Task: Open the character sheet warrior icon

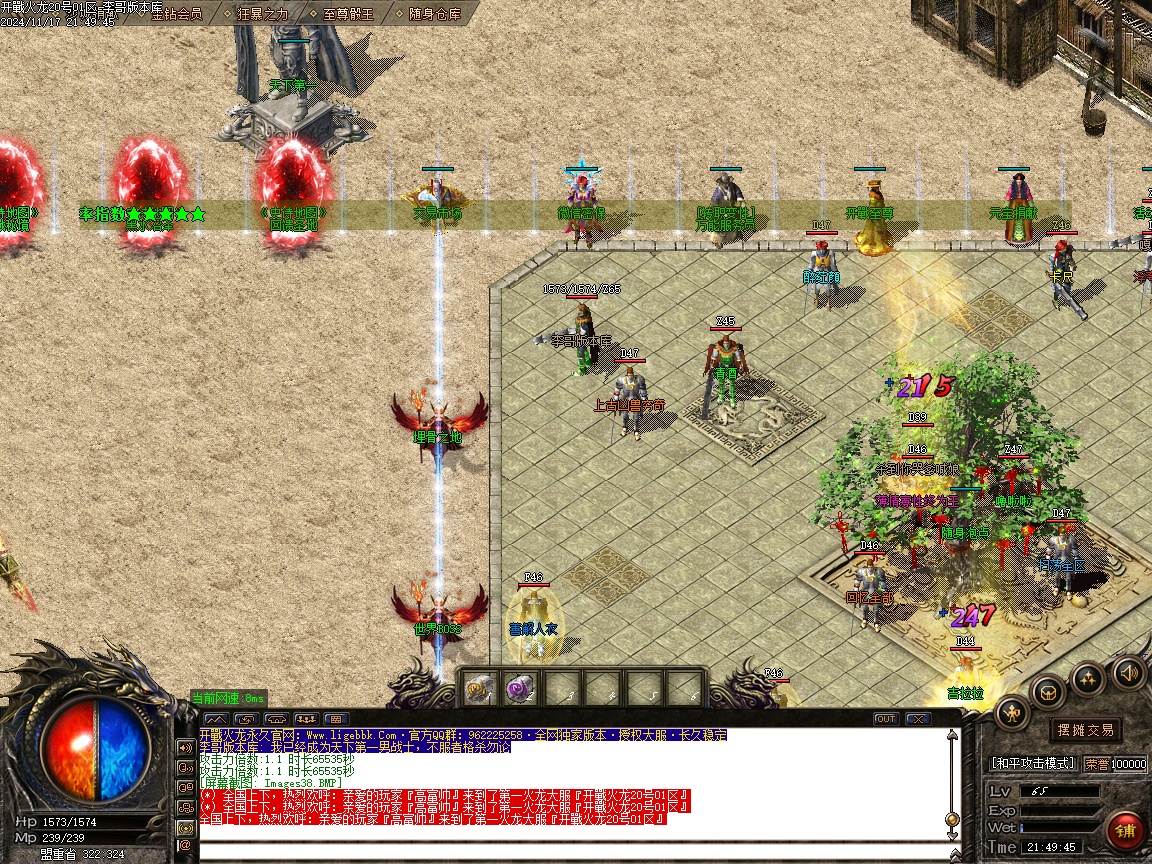Action: pyautogui.click(x=1012, y=712)
